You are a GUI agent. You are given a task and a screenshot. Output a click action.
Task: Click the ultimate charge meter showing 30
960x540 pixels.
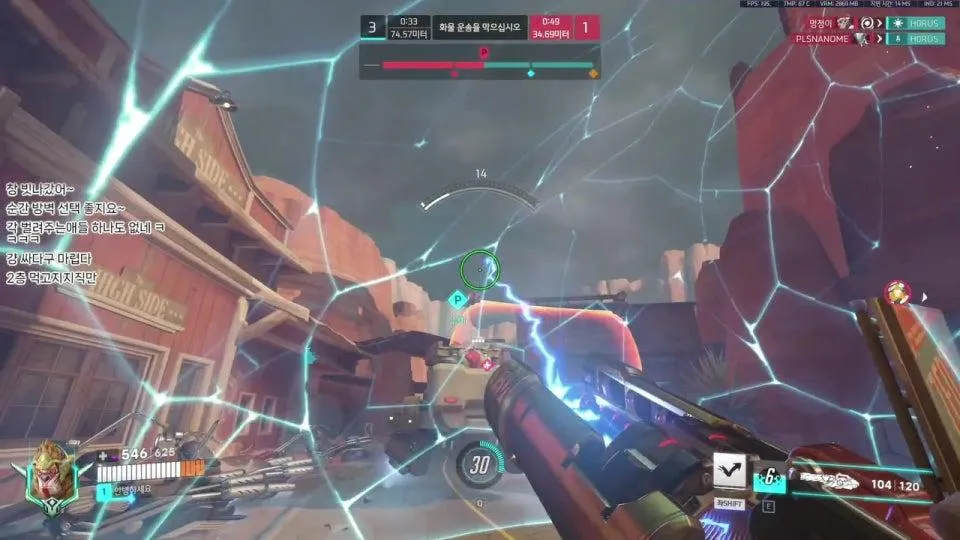click(479, 464)
